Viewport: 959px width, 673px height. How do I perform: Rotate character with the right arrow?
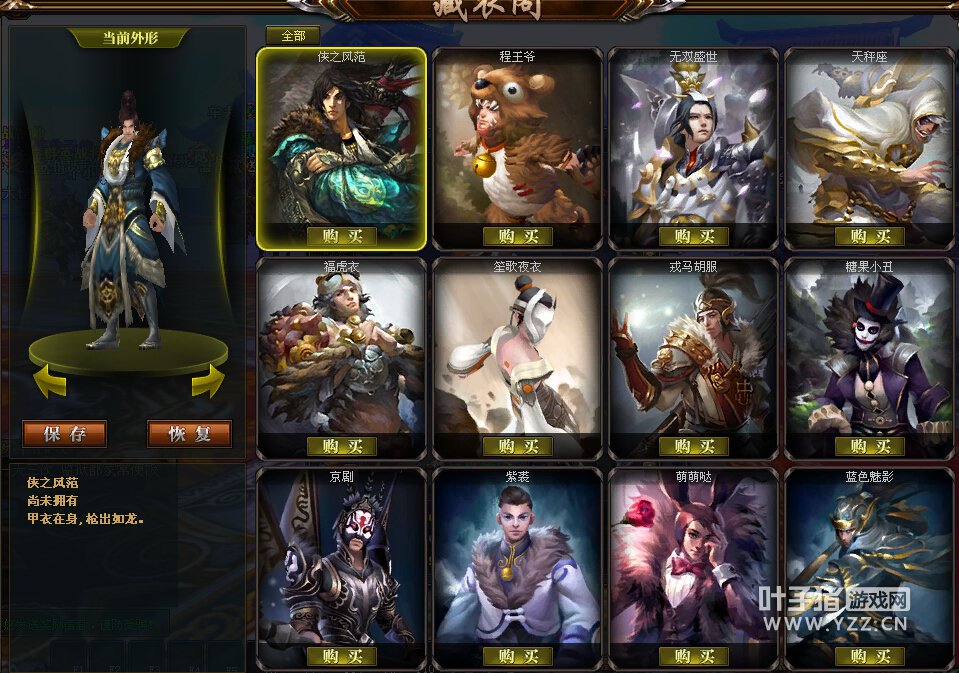(208, 382)
